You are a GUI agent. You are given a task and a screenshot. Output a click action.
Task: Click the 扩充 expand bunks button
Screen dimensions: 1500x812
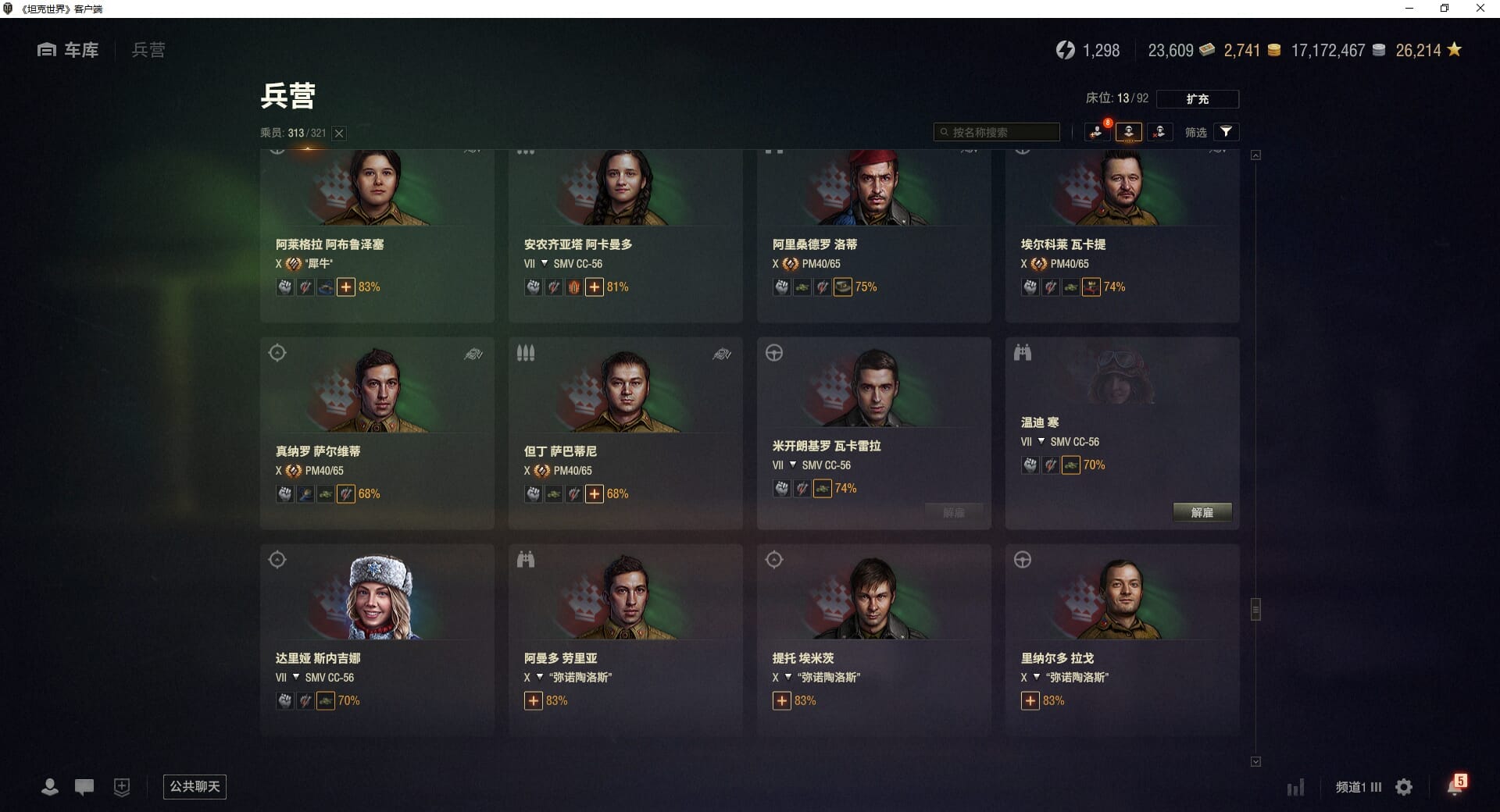click(x=1197, y=99)
